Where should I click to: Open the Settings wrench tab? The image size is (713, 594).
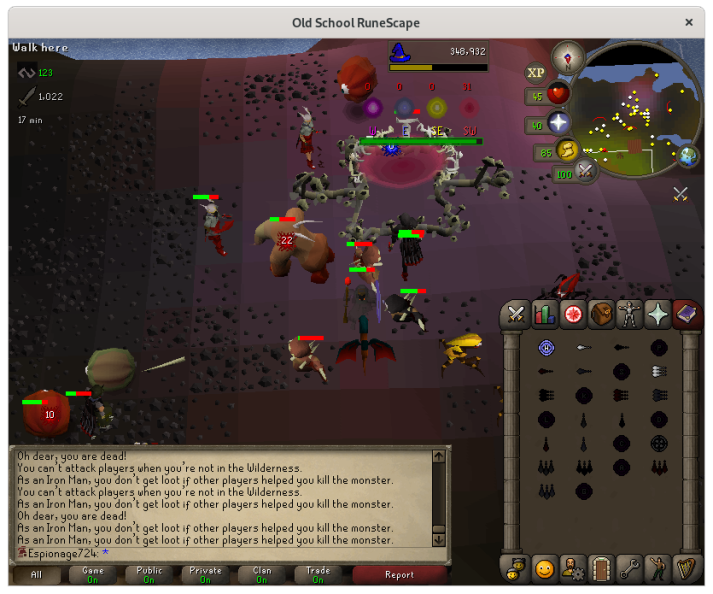click(x=629, y=569)
